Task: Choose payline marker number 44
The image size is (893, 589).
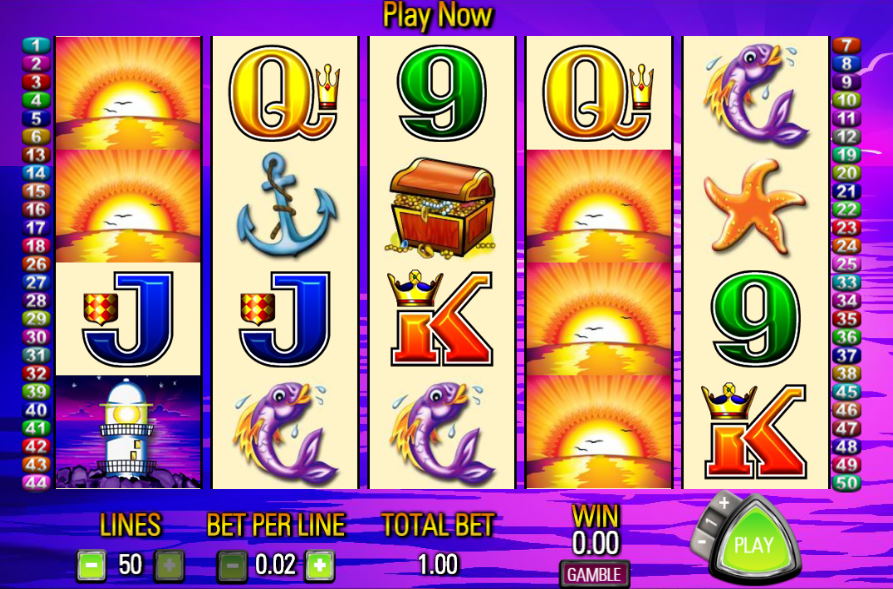Action: pos(36,483)
